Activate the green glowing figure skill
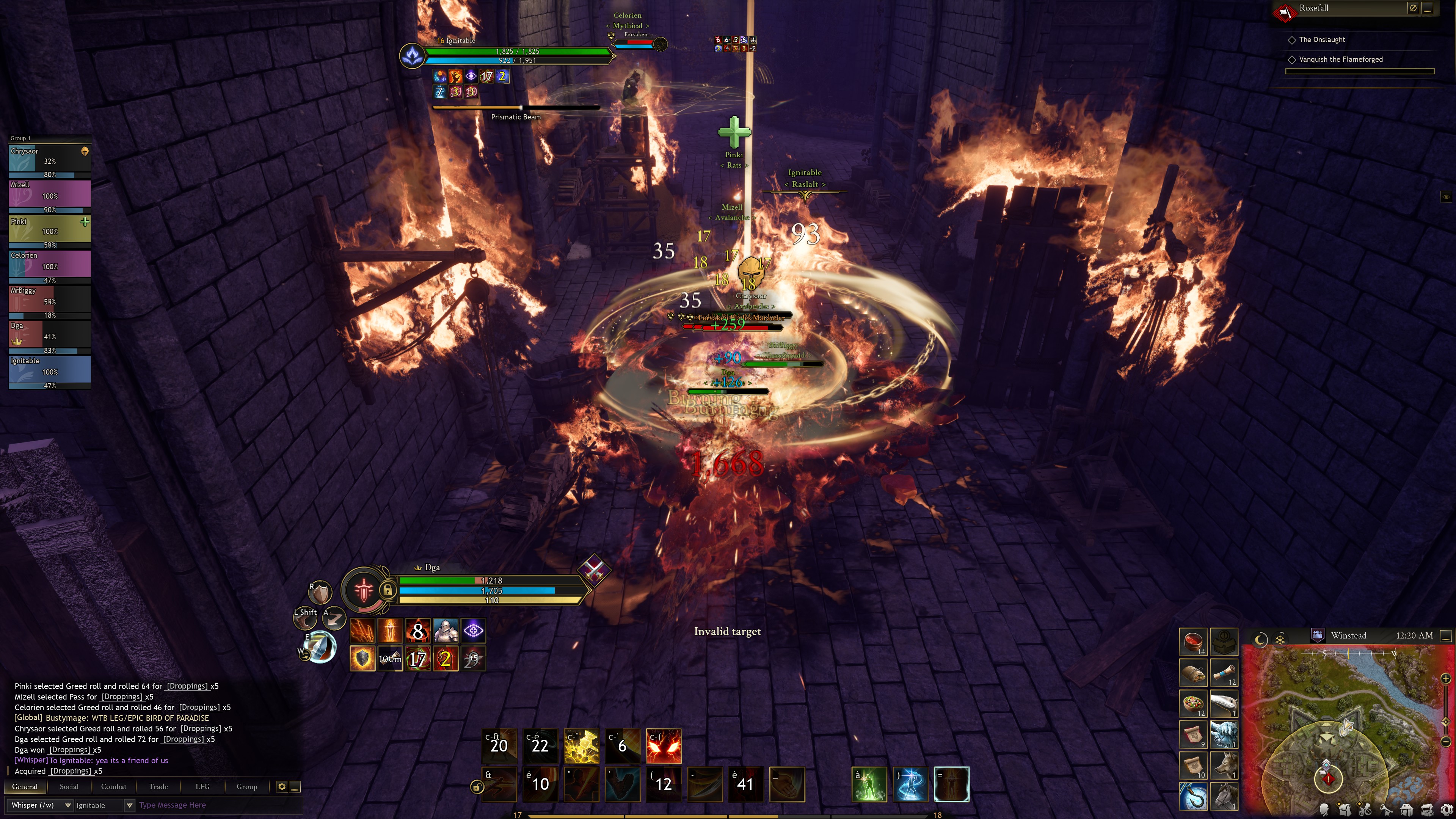The height and width of the screenshot is (819, 1456). pos(869,784)
